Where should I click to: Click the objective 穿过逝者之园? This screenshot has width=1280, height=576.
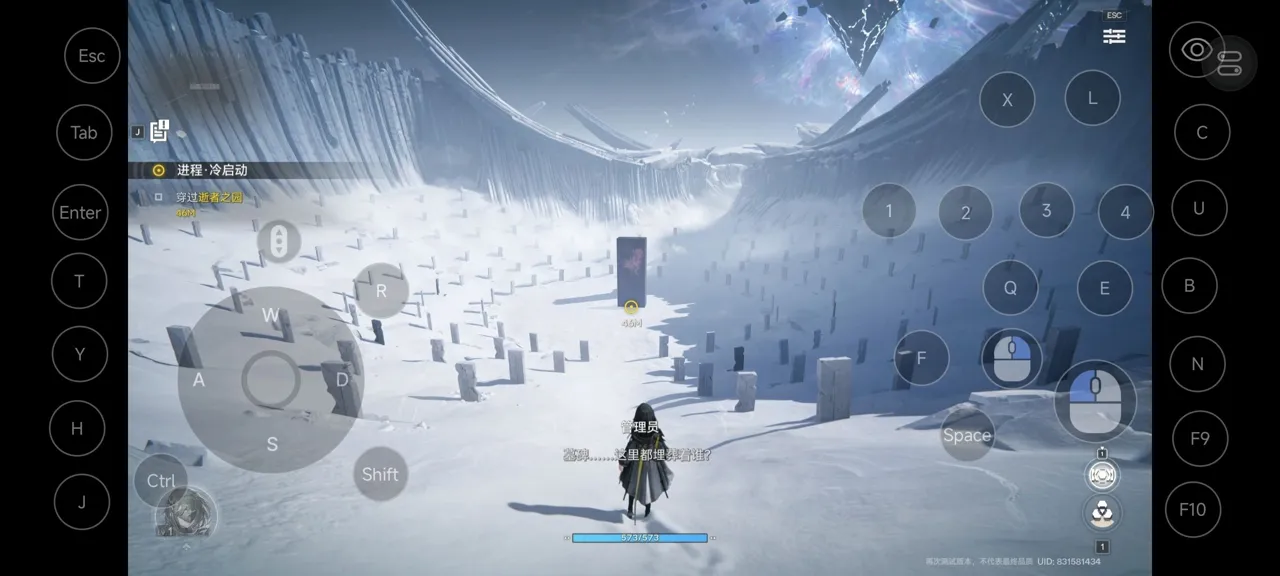[209, 198]
